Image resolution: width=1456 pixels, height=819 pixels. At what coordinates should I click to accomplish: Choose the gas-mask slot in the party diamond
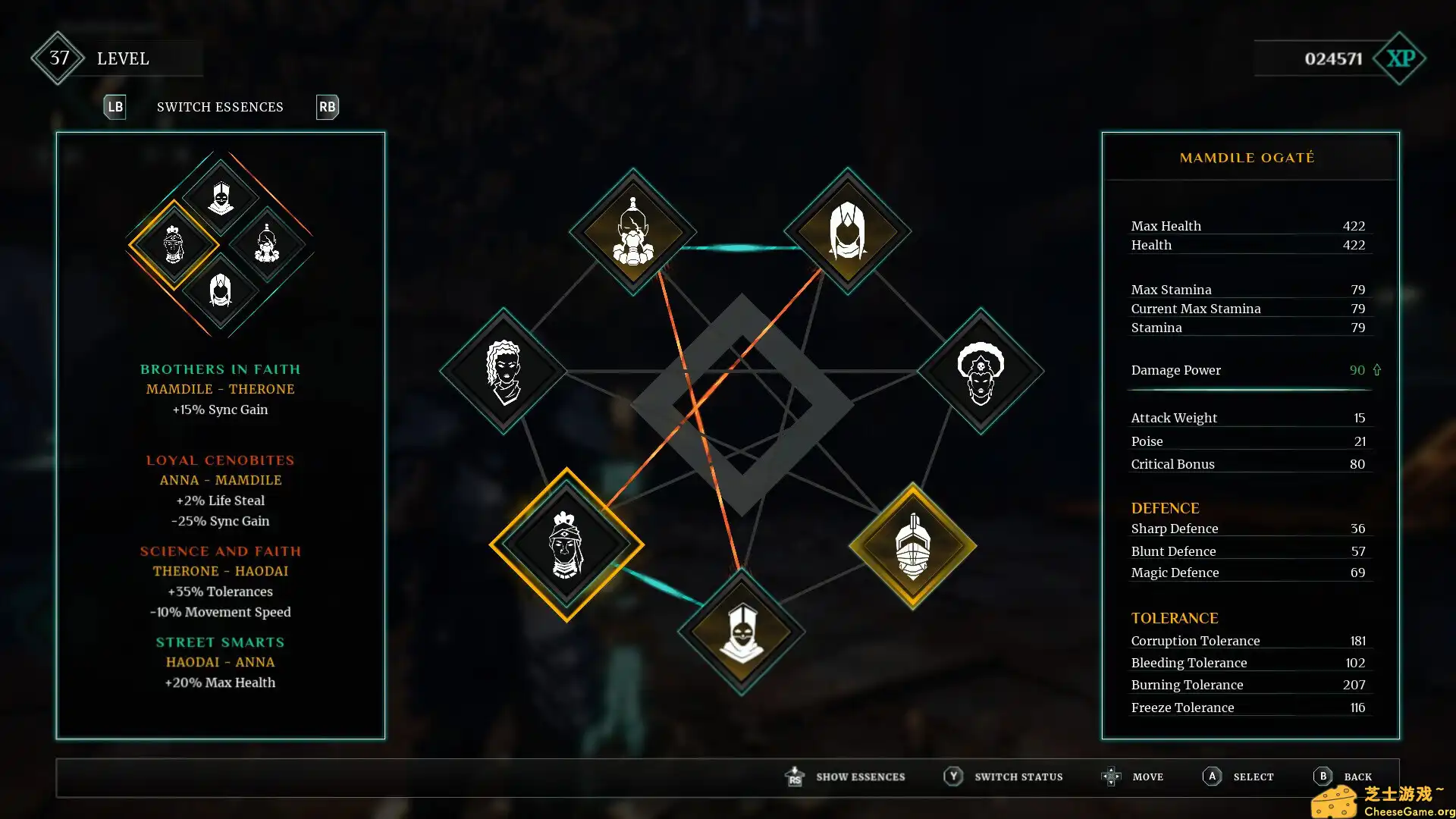[267, 244]
